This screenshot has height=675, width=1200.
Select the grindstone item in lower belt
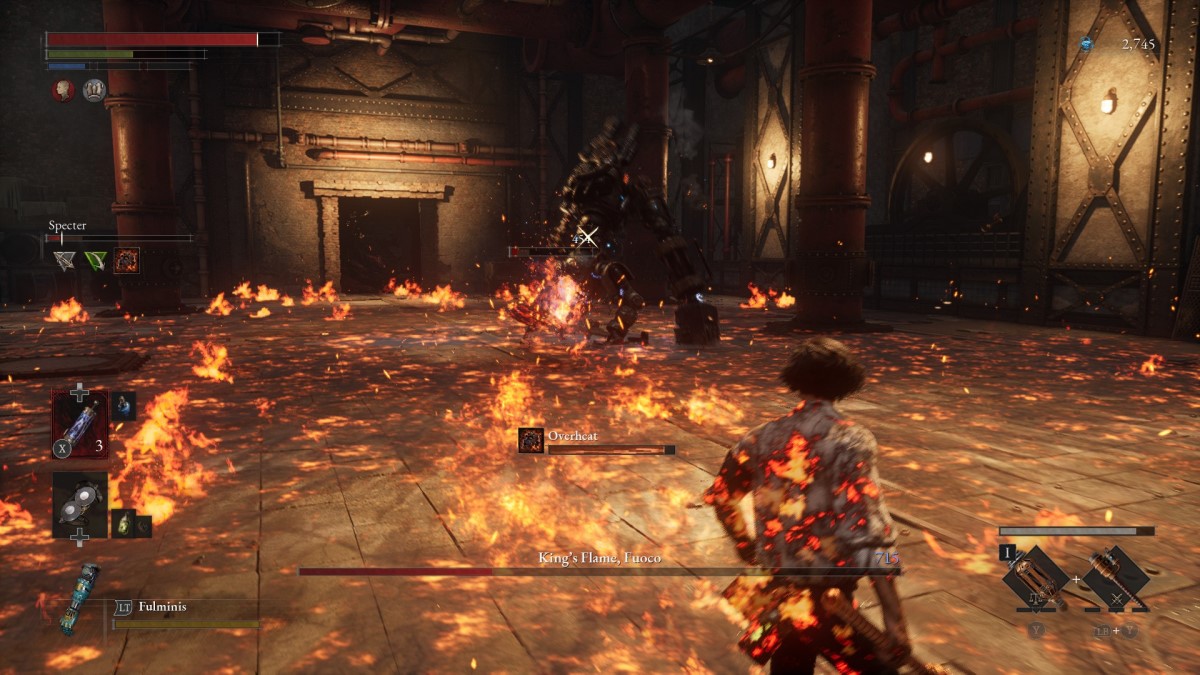coord(80,505)
